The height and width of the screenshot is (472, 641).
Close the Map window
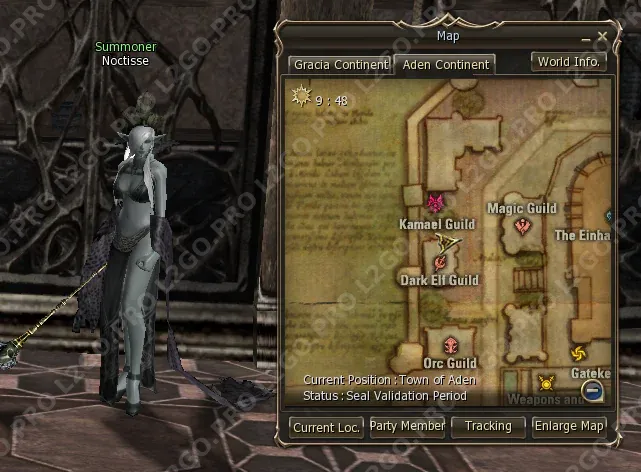[603, 37]
